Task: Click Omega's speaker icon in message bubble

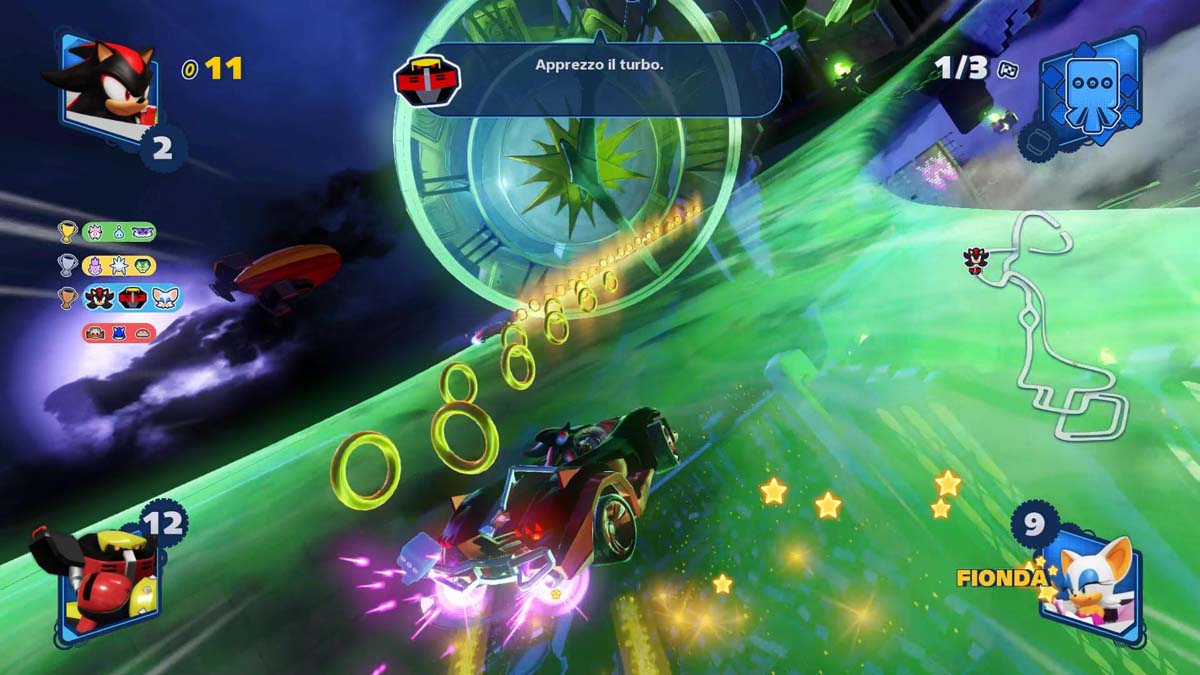Action: coord(427,79)
